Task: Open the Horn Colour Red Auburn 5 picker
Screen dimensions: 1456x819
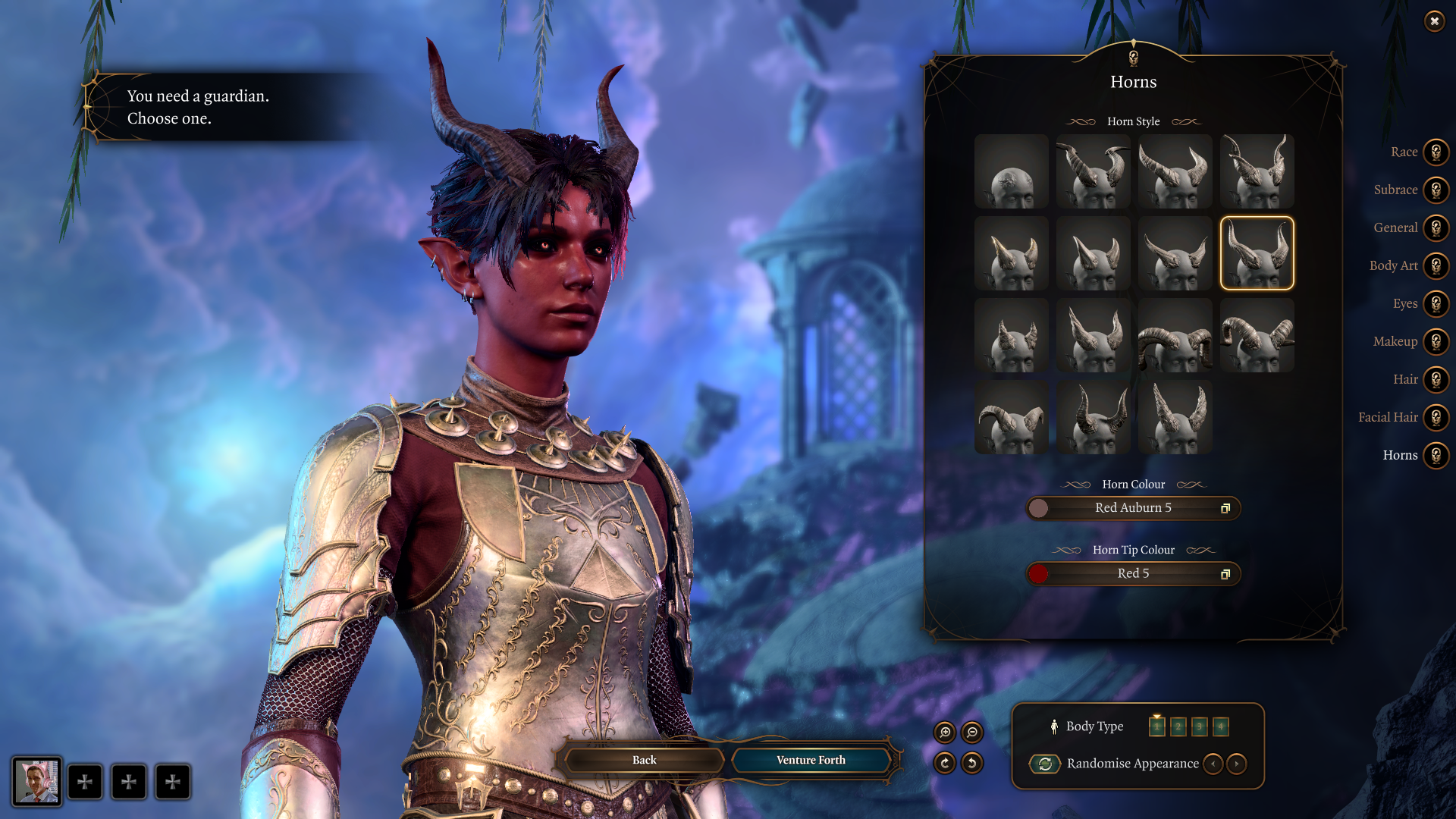Action: (x=1133, y=508)
